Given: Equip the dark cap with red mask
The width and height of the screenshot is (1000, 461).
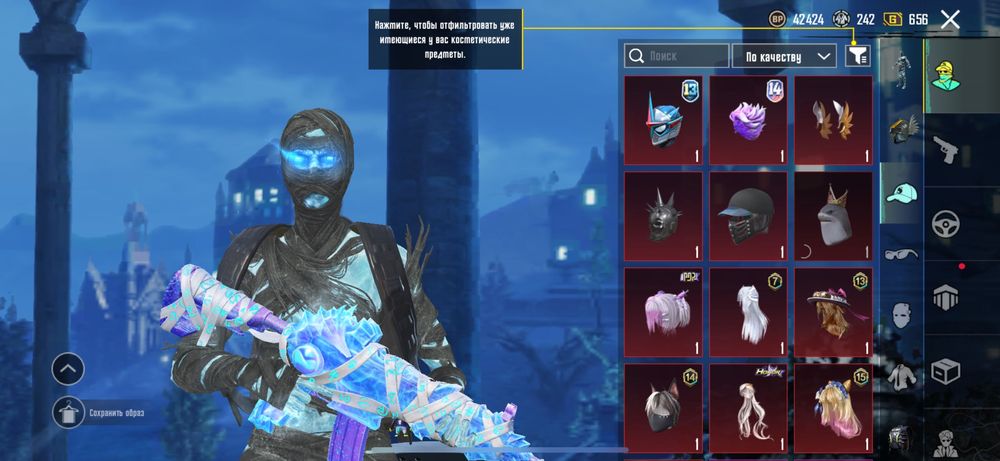Looking at the screenshot, I should tap(748, 215).
